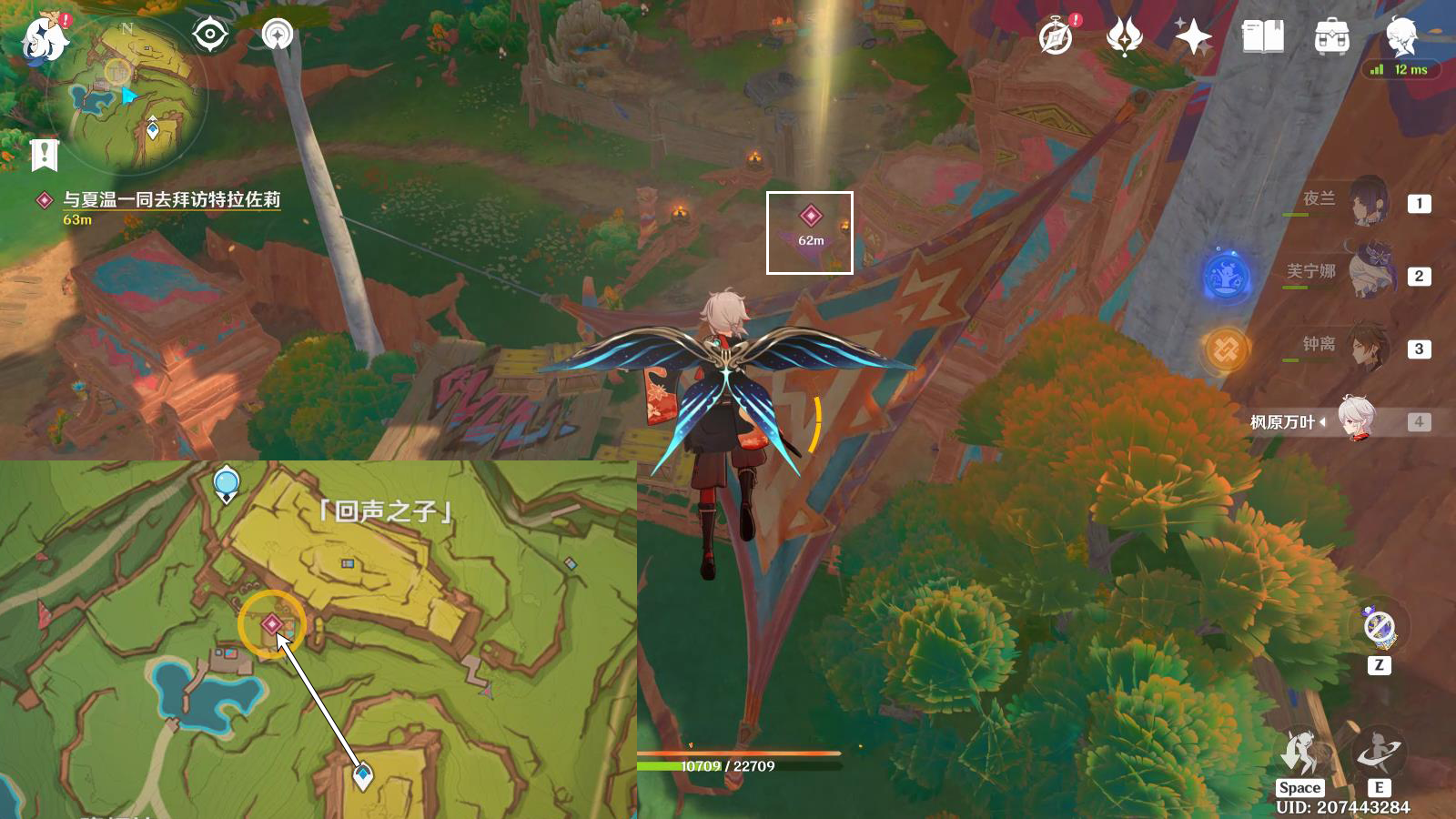The image size is (1456, 819).
Task: Open the backpack inventory icon
Action: pos(1331,37)
